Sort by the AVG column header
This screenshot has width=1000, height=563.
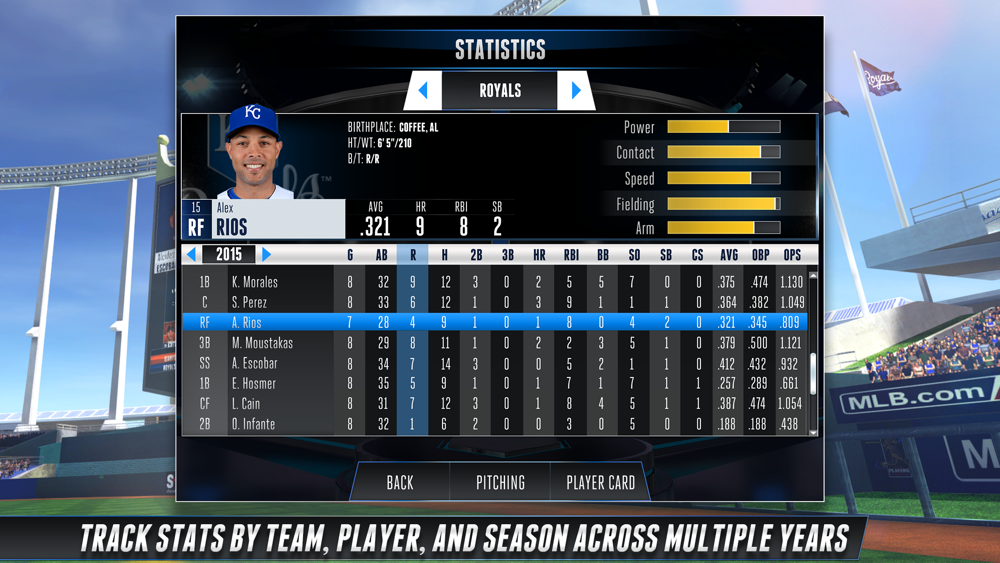click(729, 255)
